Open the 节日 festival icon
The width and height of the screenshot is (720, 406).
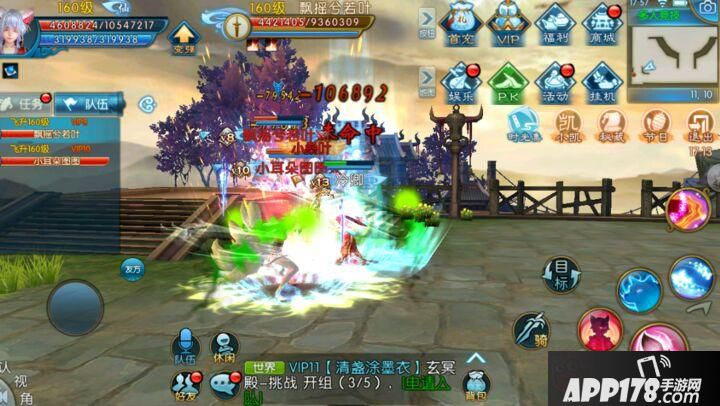tap(656, 126)
